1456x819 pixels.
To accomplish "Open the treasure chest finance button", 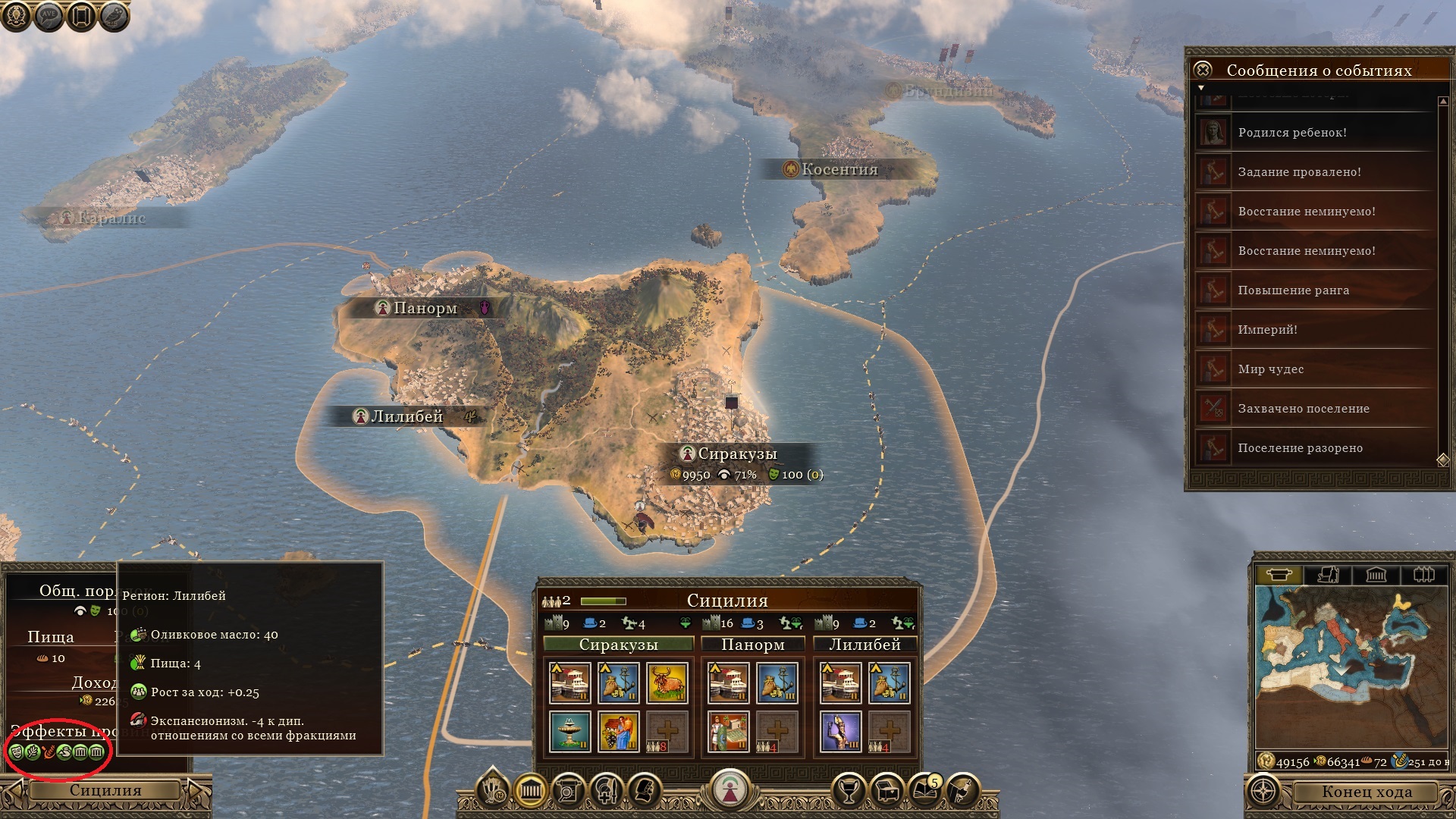I will [886, 792].
